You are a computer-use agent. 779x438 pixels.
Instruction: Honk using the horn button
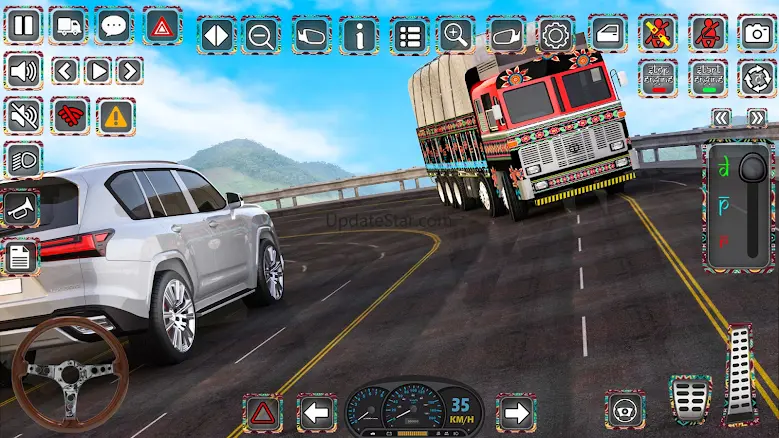pyautogui.click(x=21, y=208)
